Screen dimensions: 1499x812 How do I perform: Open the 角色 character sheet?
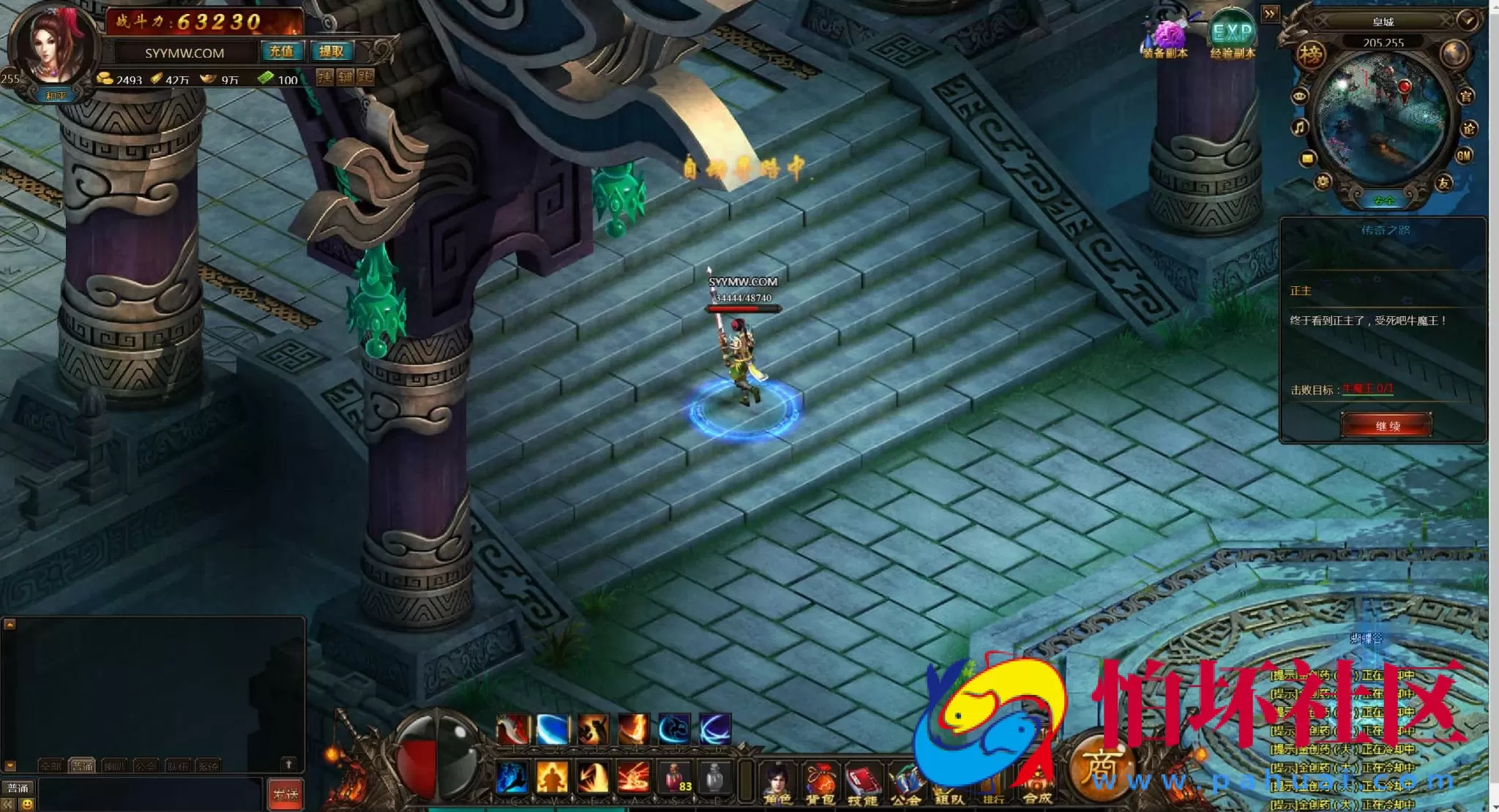point(777,783)
